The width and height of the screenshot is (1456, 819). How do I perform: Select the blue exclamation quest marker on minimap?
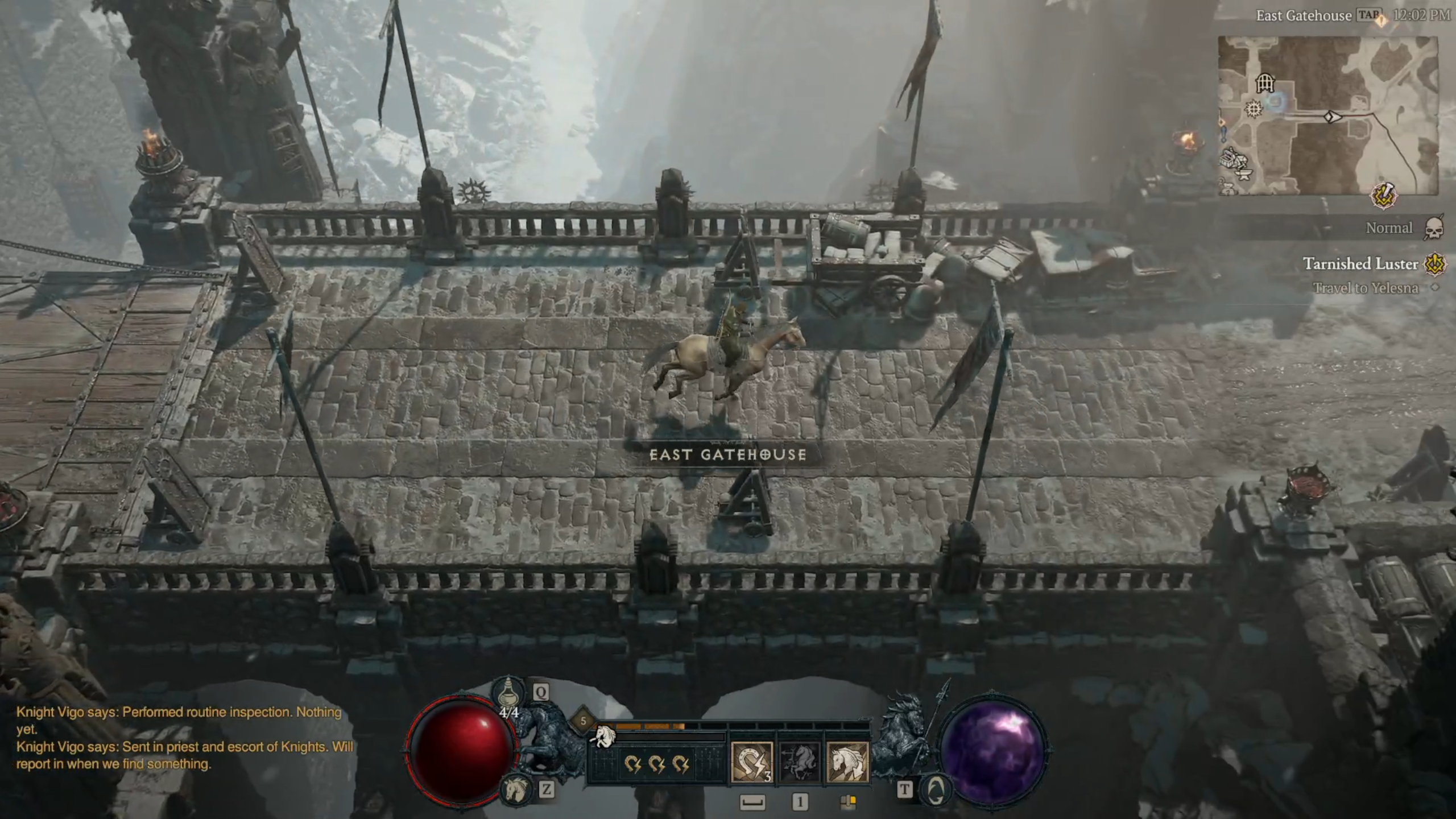pos(1223,135)
